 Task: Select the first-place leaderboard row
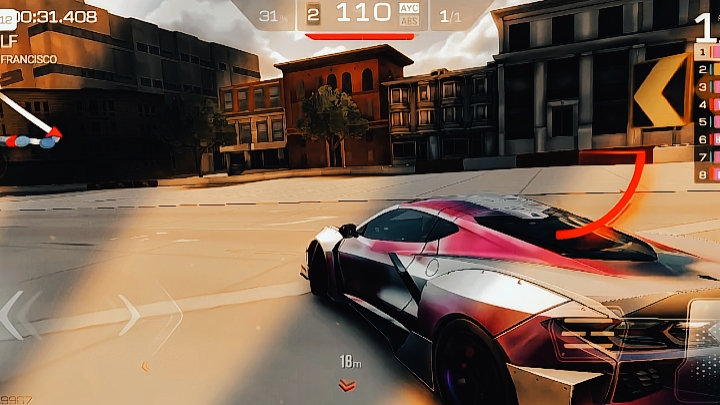(x=707, y=51)
